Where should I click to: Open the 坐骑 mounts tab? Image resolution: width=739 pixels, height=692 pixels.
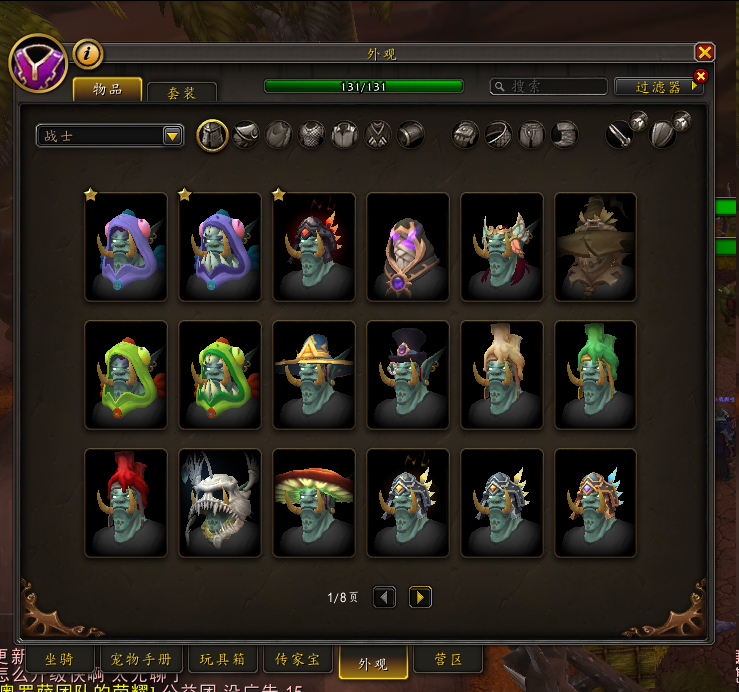click(56, 660)
